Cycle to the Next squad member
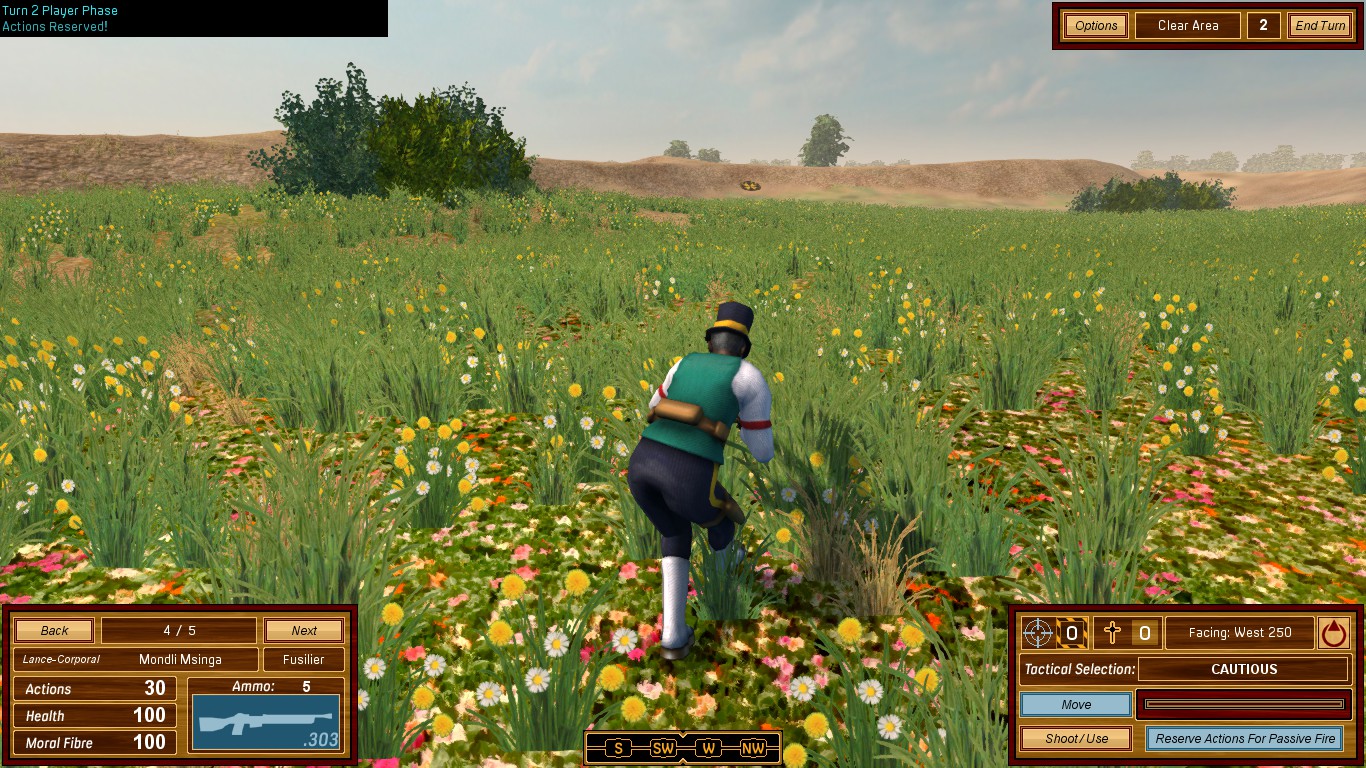The width and height of the screenshot is (1366, 768). click(304, 631)
